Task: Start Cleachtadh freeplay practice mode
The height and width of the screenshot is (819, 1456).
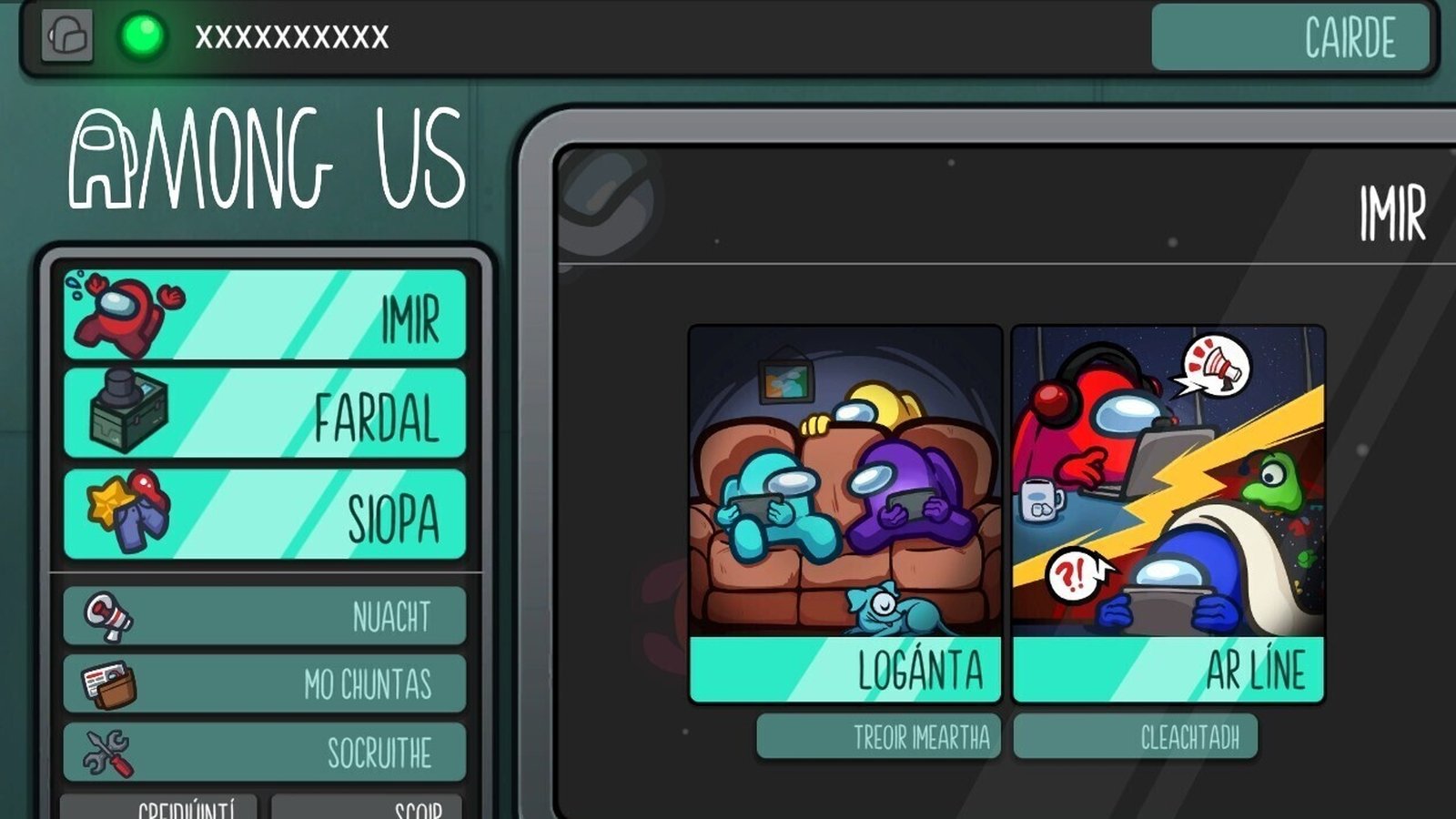Action: [x=1136, y=736]
